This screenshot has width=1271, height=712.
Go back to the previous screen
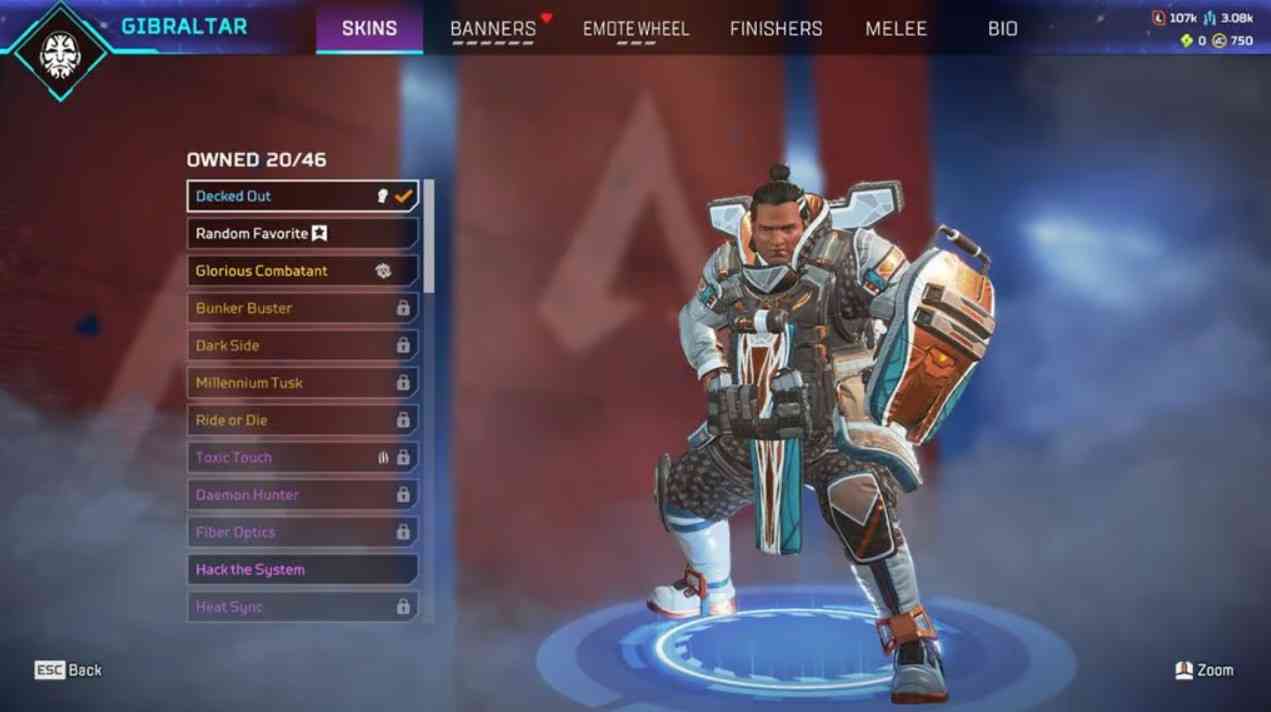click(68, 670)
